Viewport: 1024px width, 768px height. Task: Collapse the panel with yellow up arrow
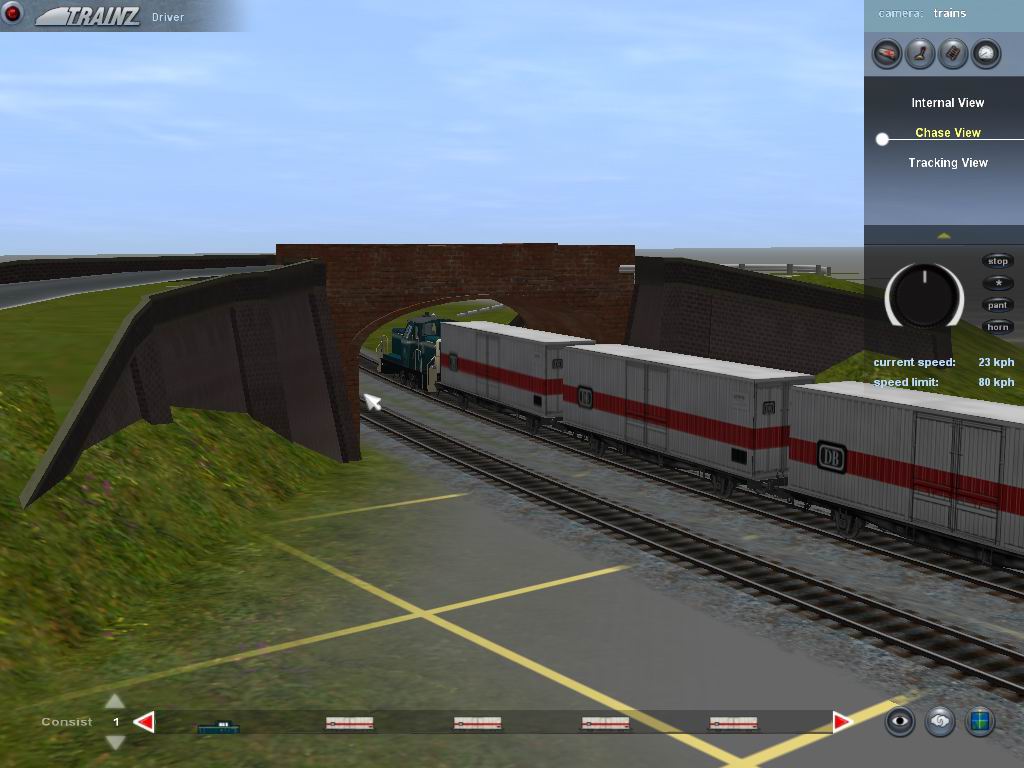point(943,235)
